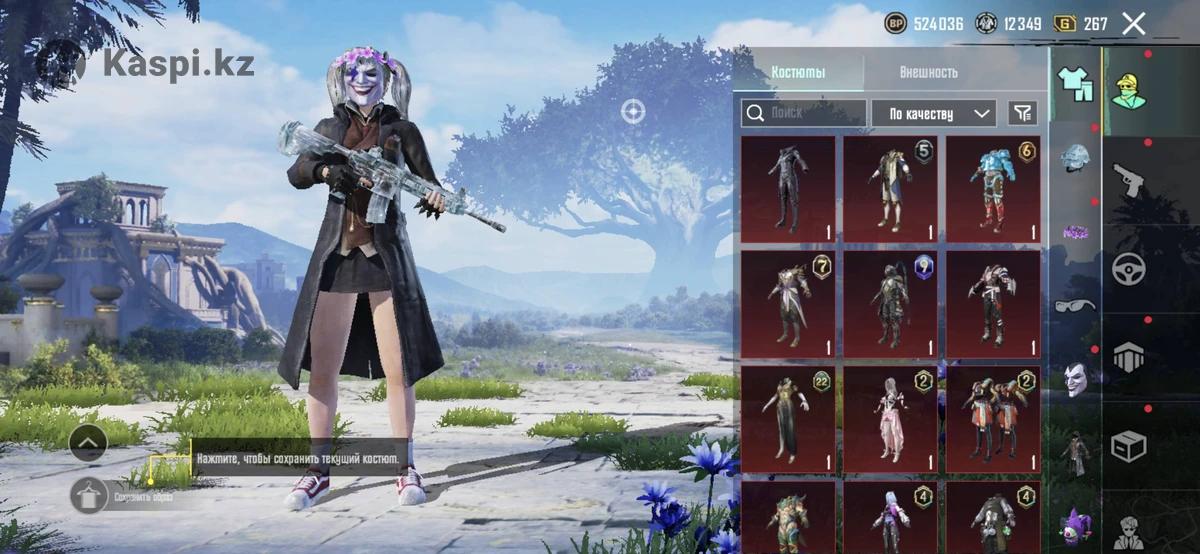Screen dimensions: 1200x554
Task: Select the level 7 gold-purple costume
Action: point(788,304)
